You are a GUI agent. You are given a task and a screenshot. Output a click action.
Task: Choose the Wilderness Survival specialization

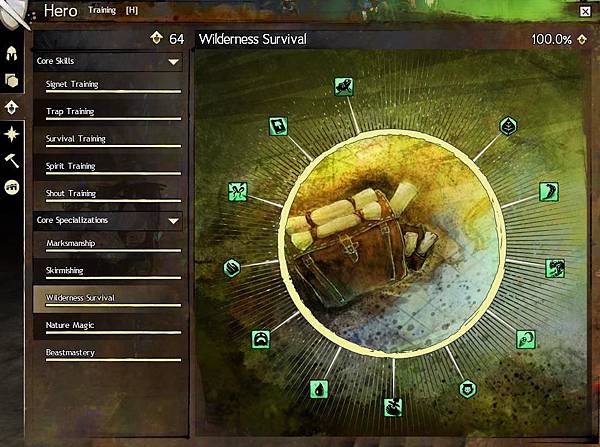[x=108, y=297]
